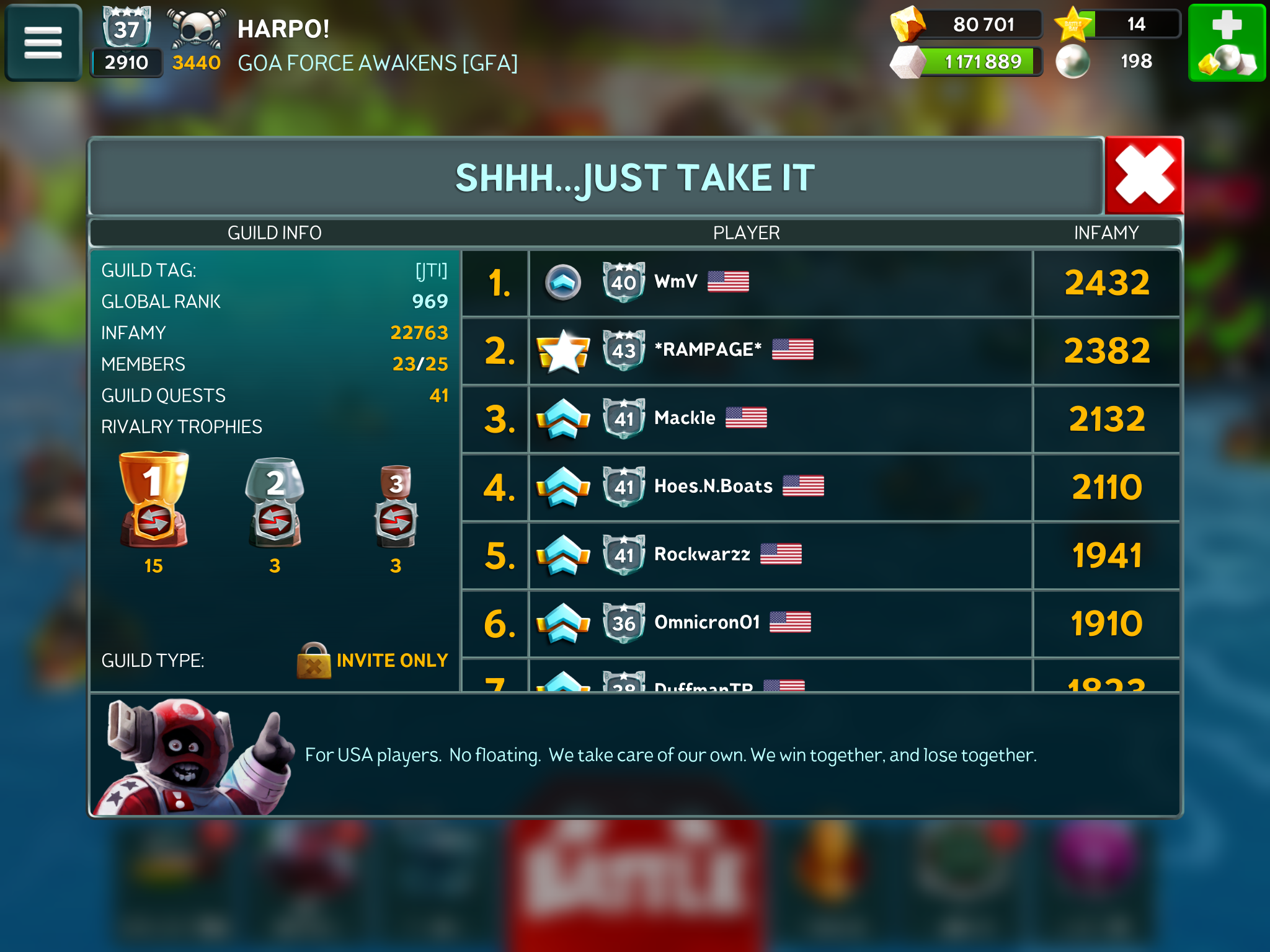Click the pearl currency icon
This screenshot has width=1270, height=952.
(x=1073, y=62)
